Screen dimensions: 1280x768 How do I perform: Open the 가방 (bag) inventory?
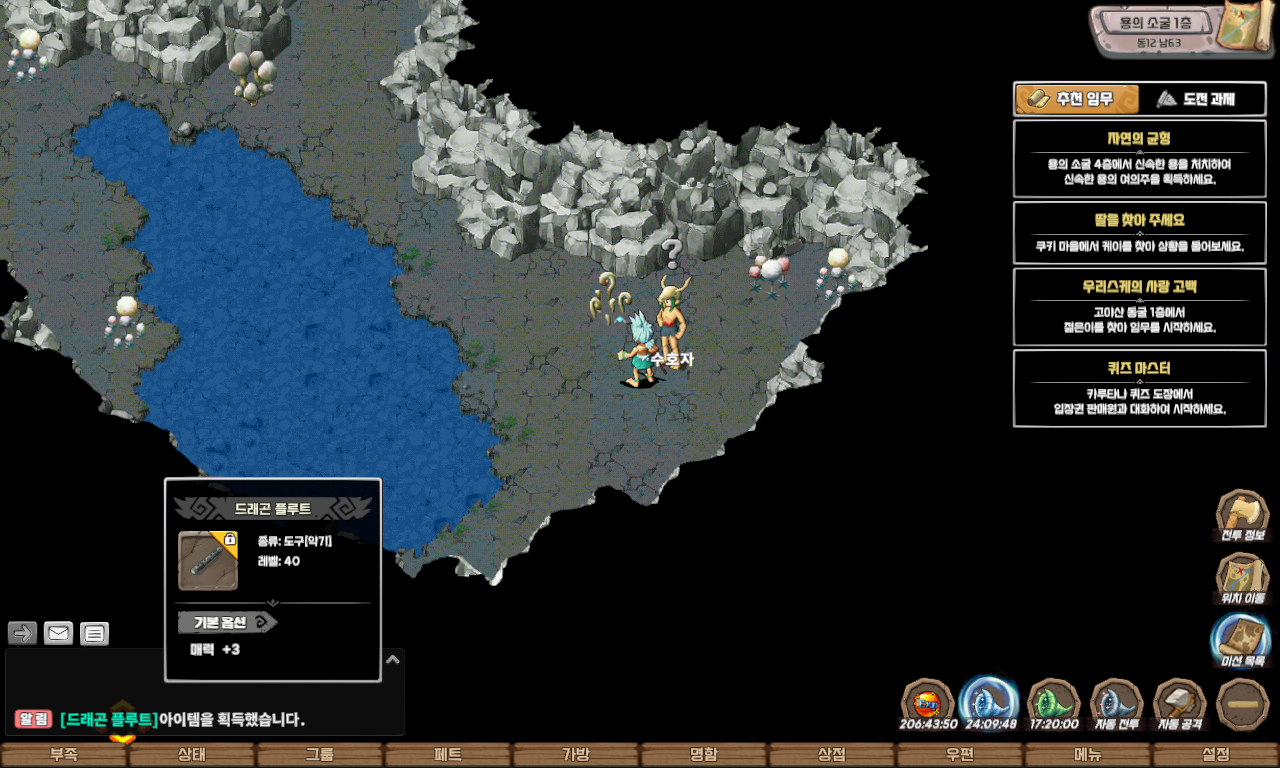pos(576,755)
